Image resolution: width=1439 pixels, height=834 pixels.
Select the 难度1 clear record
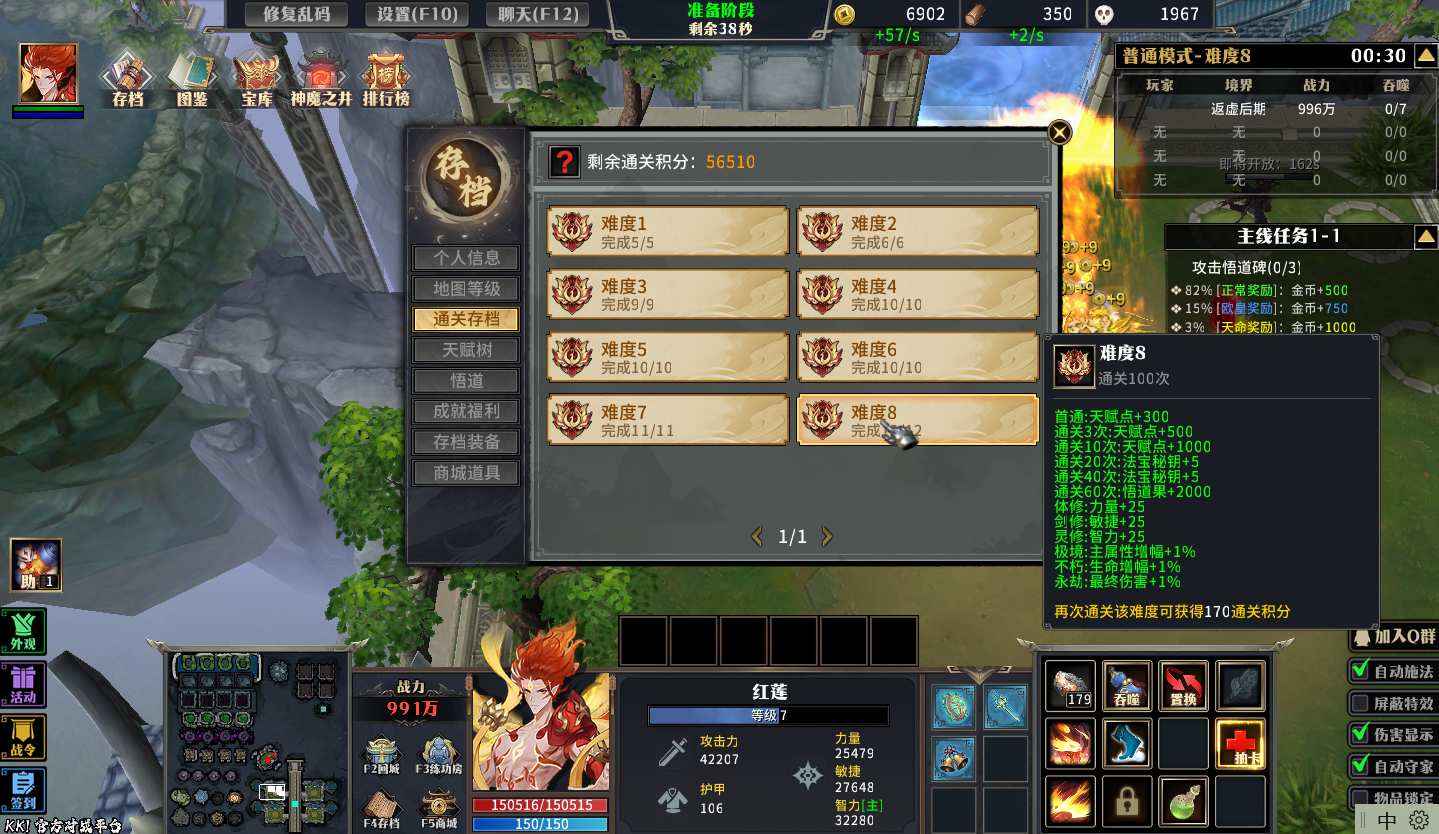tap(667, 232)
